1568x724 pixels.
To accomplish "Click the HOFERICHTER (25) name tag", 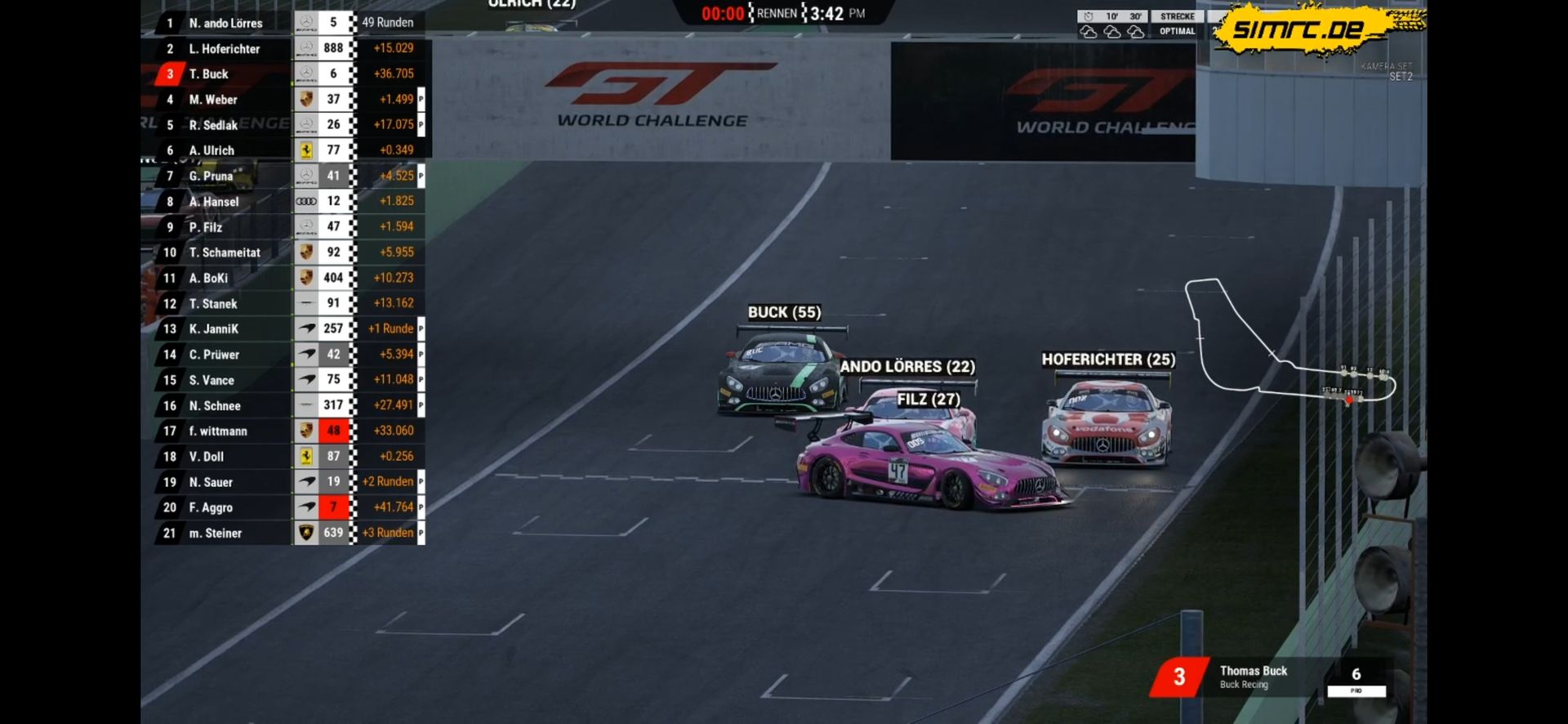I will click(x=1108, y=360).
